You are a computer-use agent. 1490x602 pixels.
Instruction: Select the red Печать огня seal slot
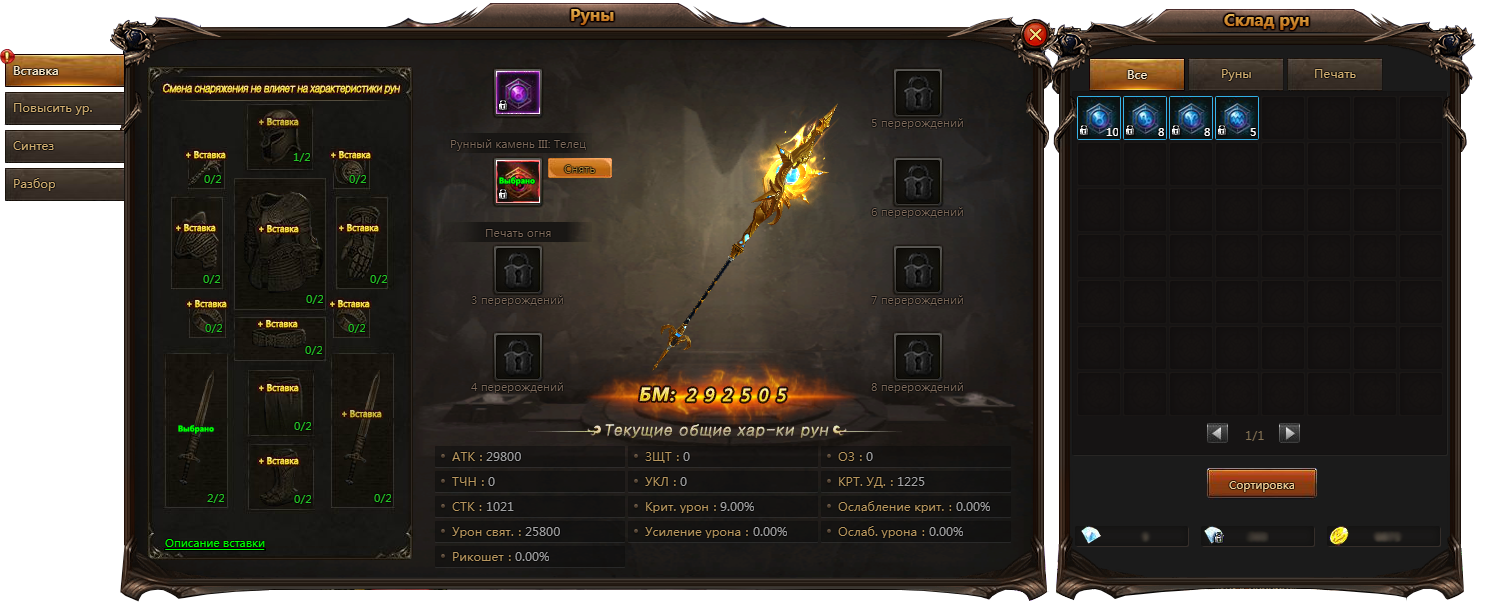pyautogui.click(x=518, y=182)
